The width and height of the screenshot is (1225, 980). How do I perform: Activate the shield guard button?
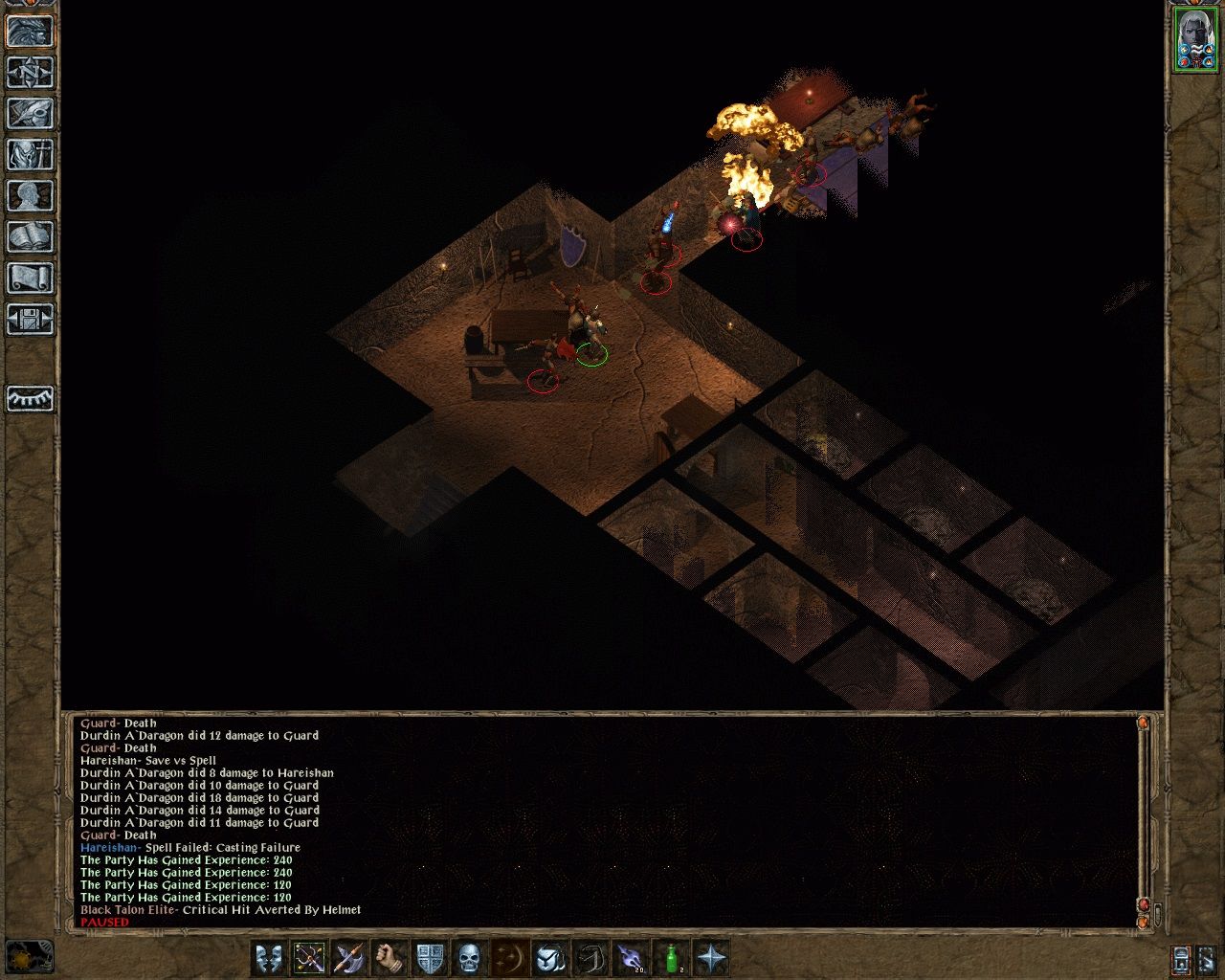430,958
